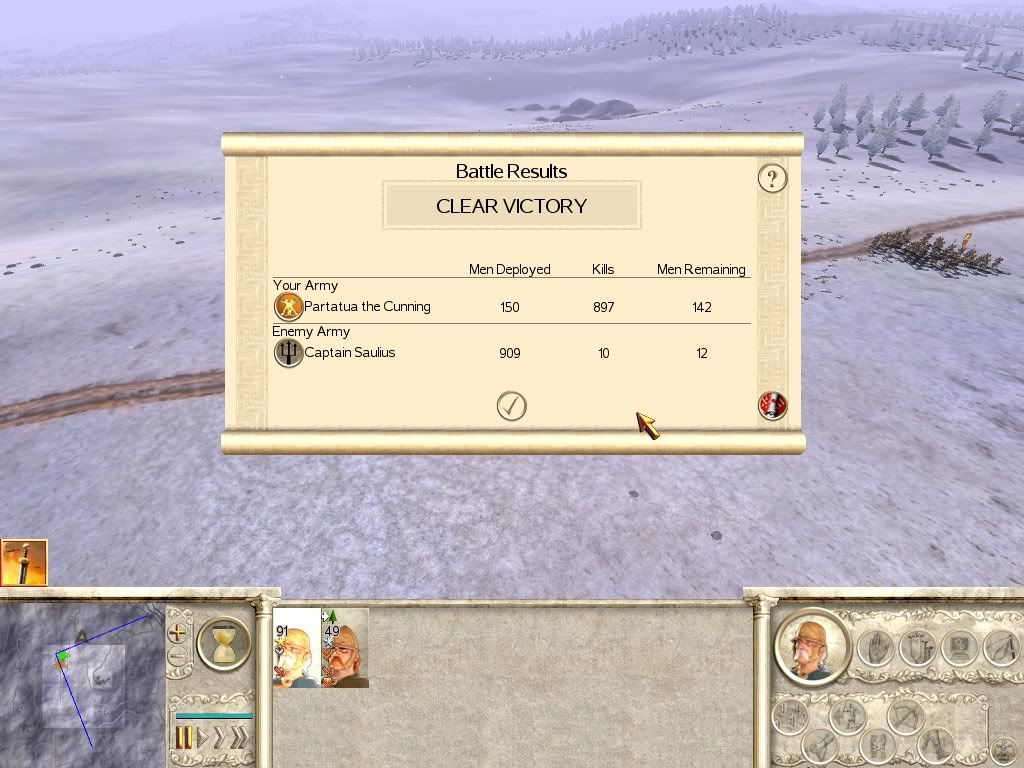This screenshot has height=768, width=1024.
Task: Set the battle to double-arrow fast speed
Action: click(219, 738)
